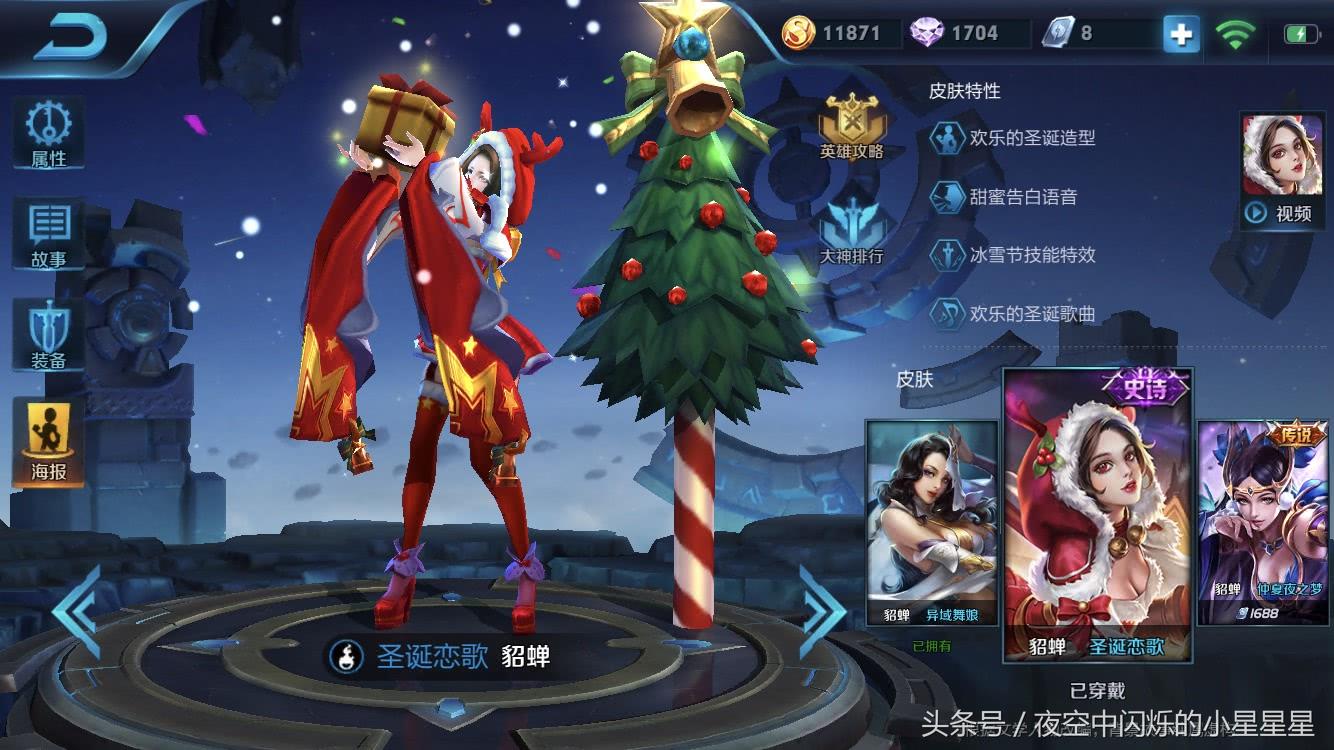Open 英雄攻略 hero guide
The image size is (1334, 750).
pos(852,128)
